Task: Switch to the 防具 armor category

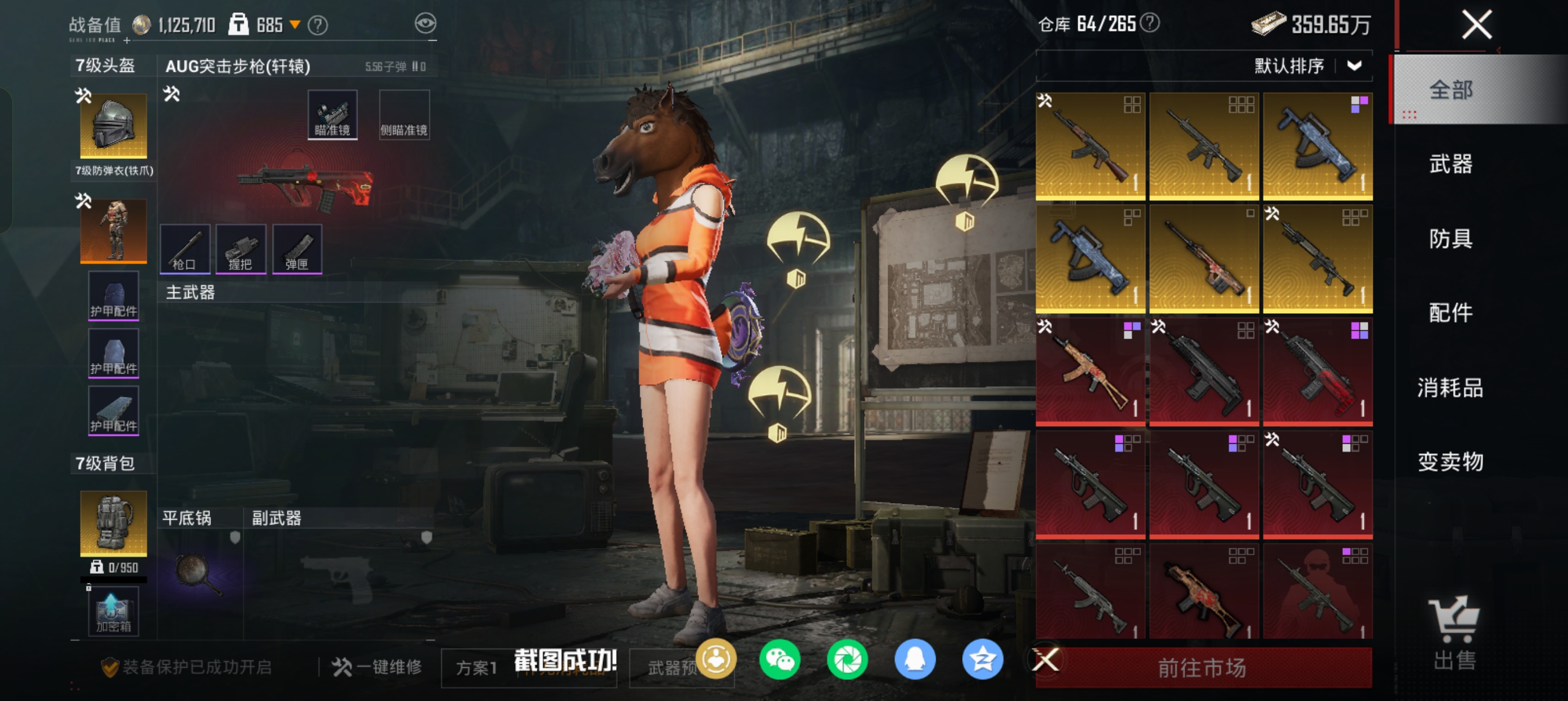Action: pos(1450,239)
